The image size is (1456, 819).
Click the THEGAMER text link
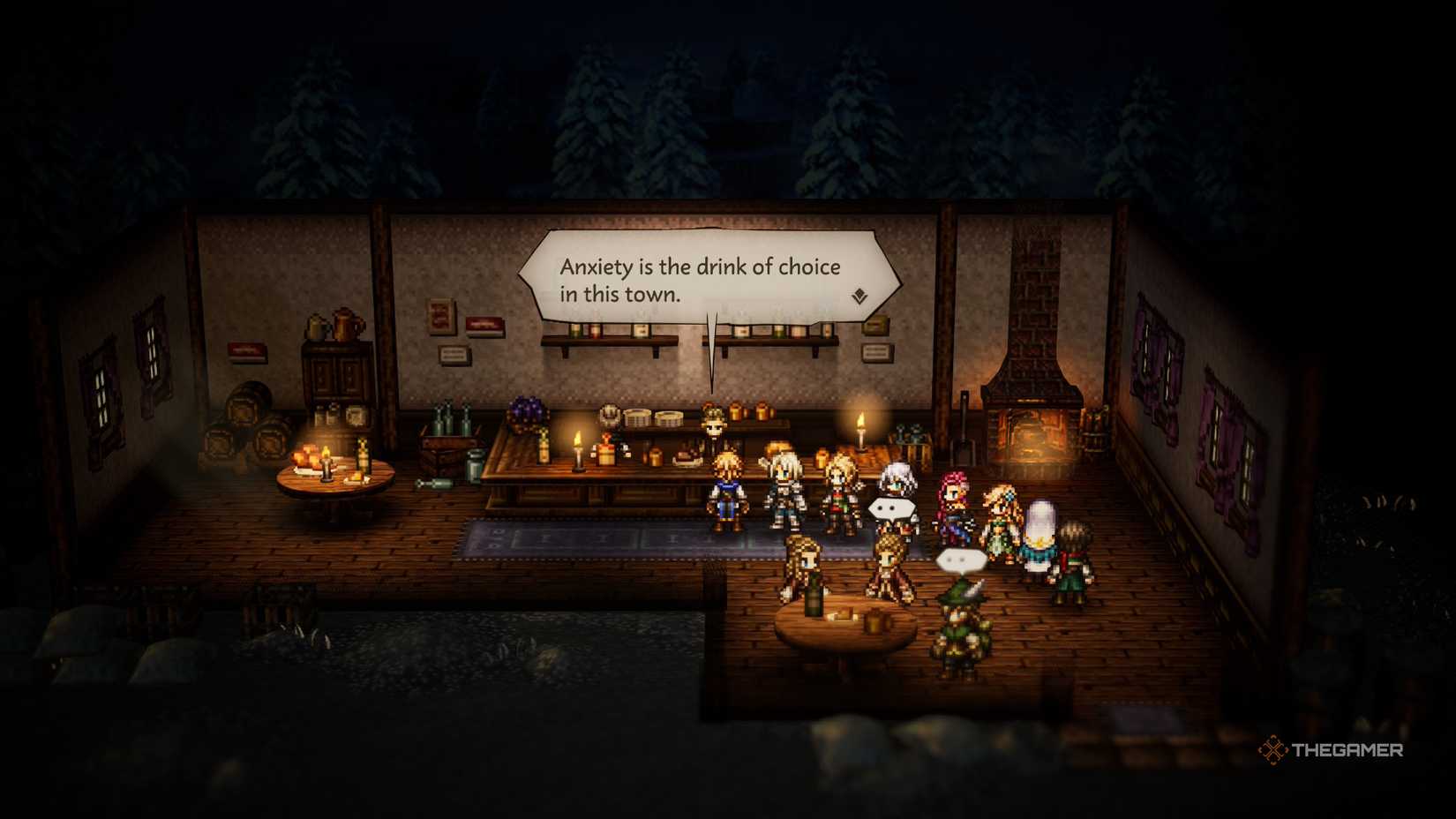tap(1346, 753)
